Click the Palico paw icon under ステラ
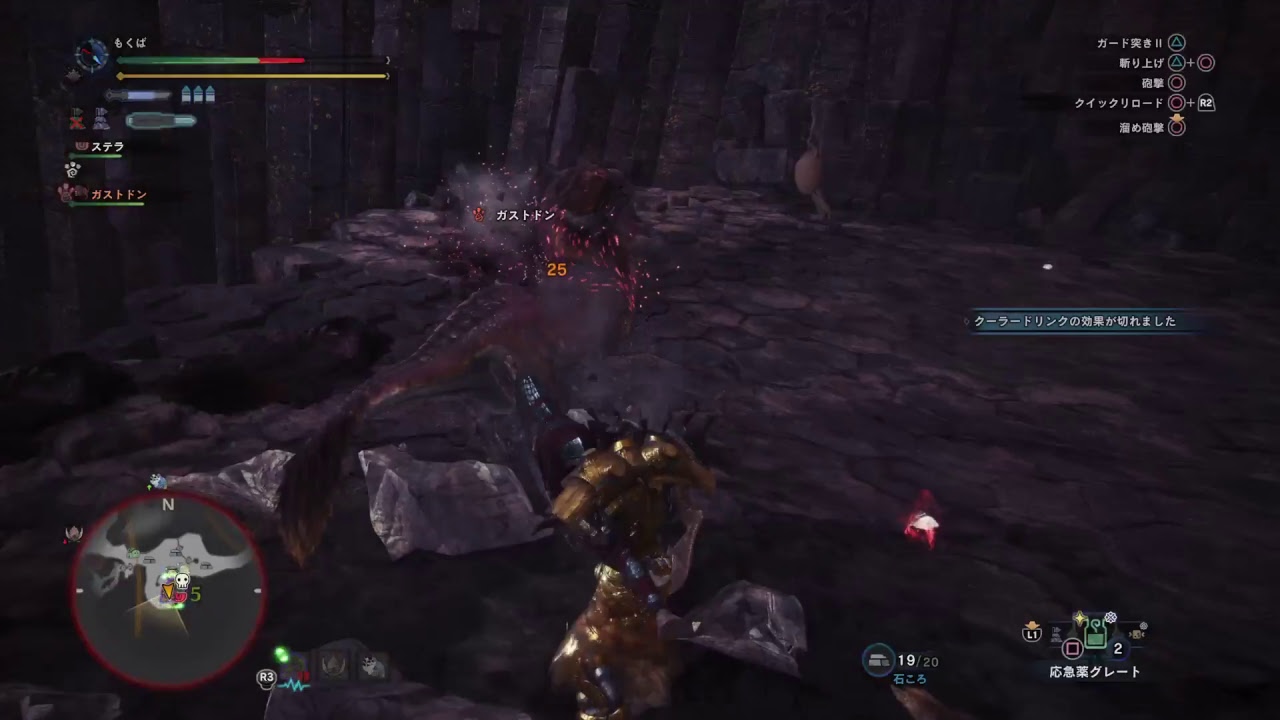The image size is (1280, 720). click(72, 168)
